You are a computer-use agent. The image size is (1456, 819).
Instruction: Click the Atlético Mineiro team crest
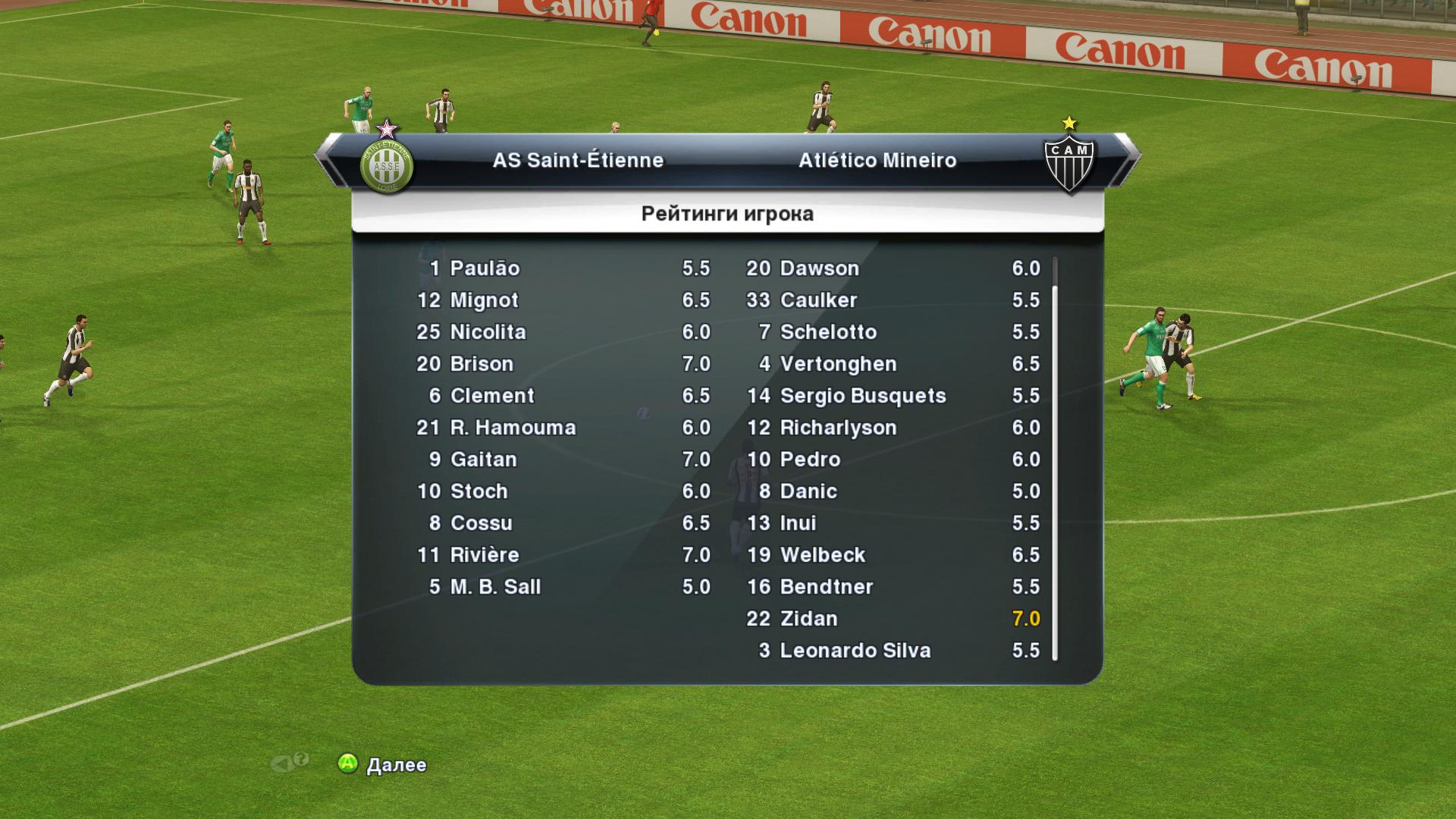click(x=1069, y=163)
